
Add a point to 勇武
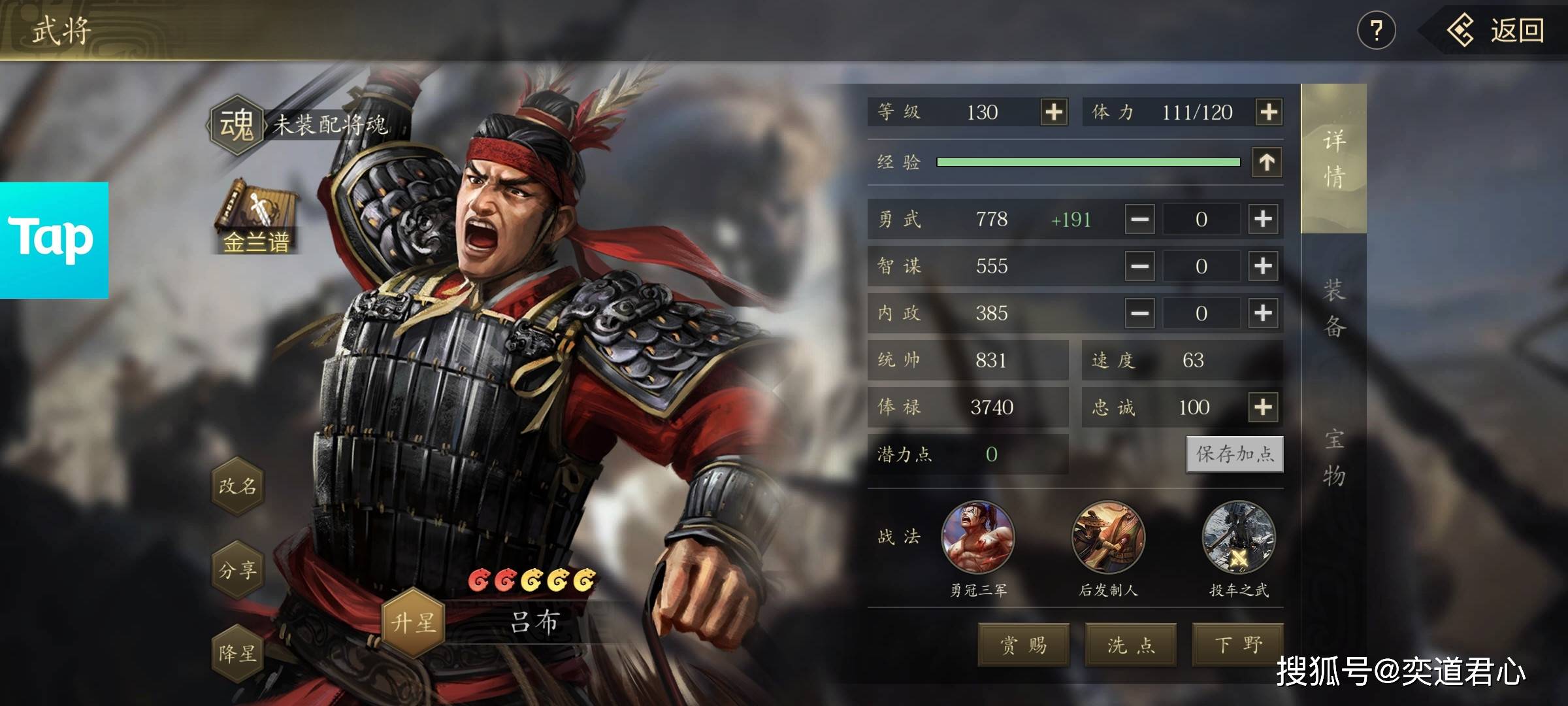(1263, 219)
